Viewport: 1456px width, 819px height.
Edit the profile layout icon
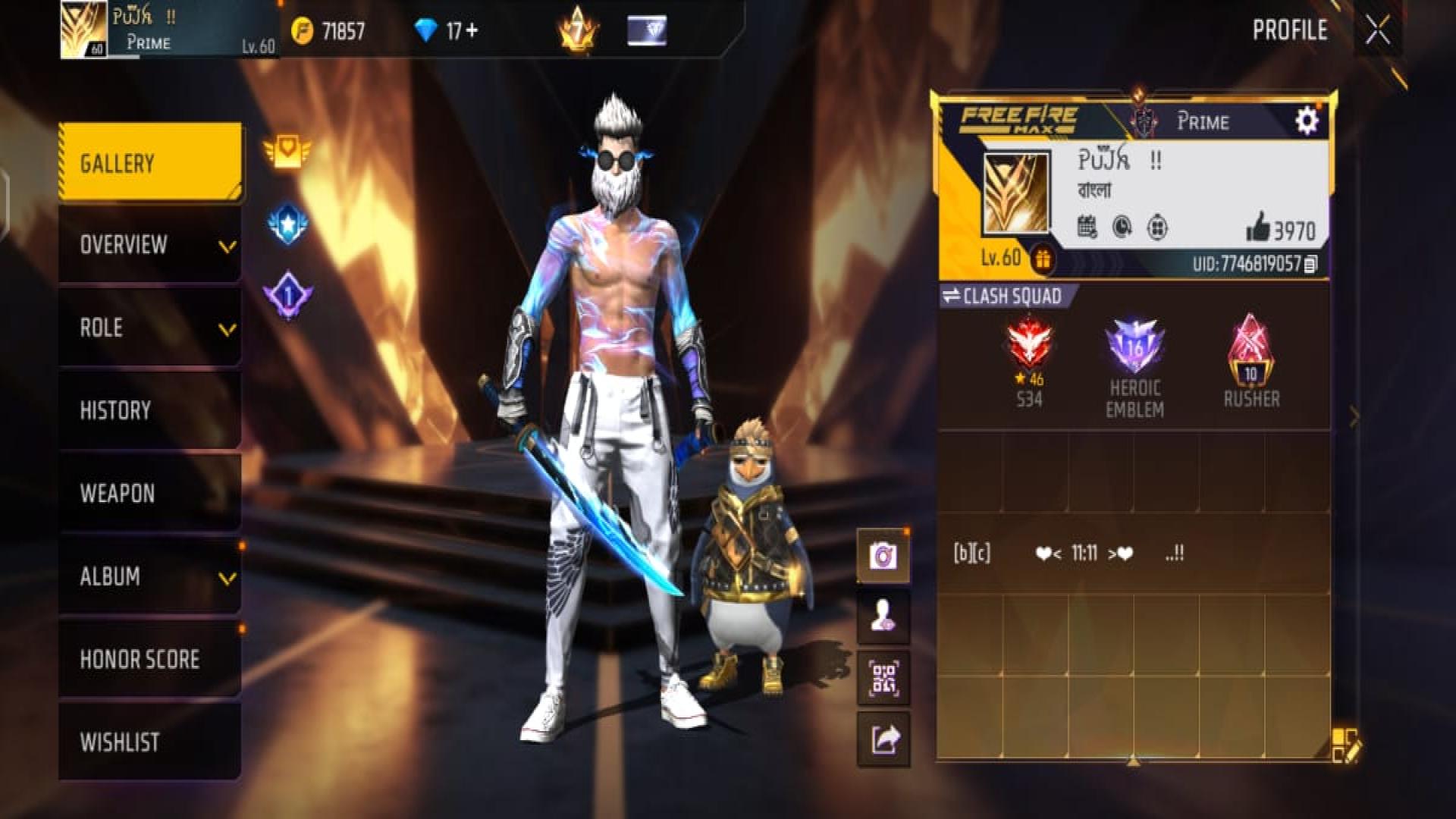(x=1345, y=745)
